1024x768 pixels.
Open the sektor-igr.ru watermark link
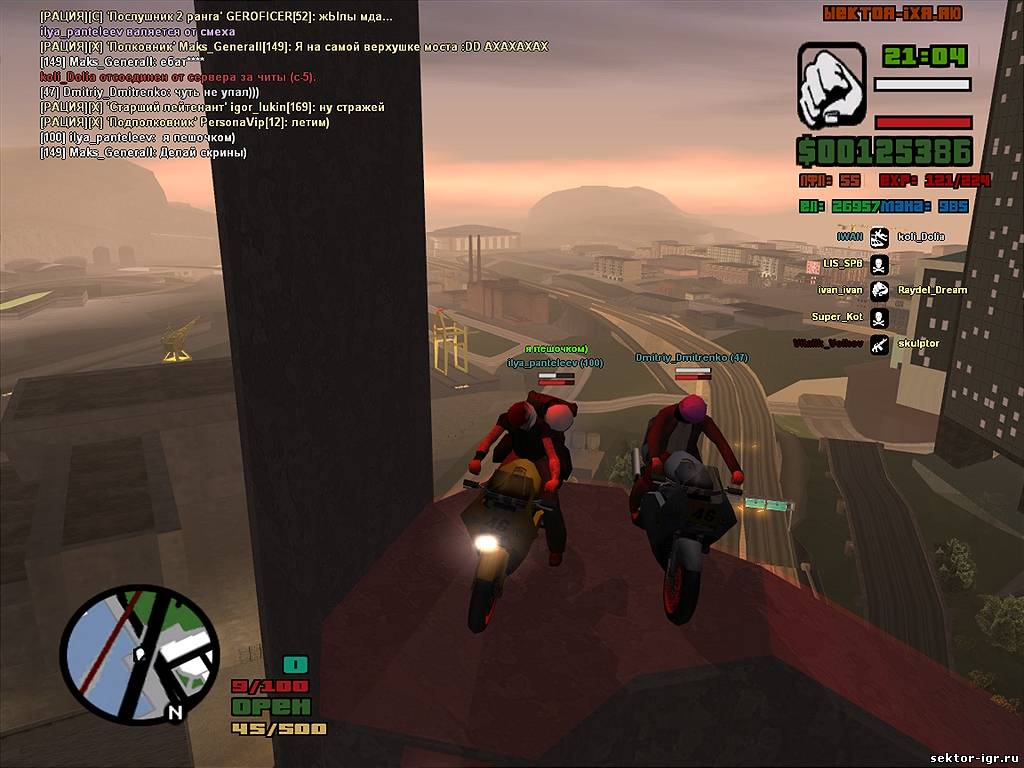(x=974, y=758)
